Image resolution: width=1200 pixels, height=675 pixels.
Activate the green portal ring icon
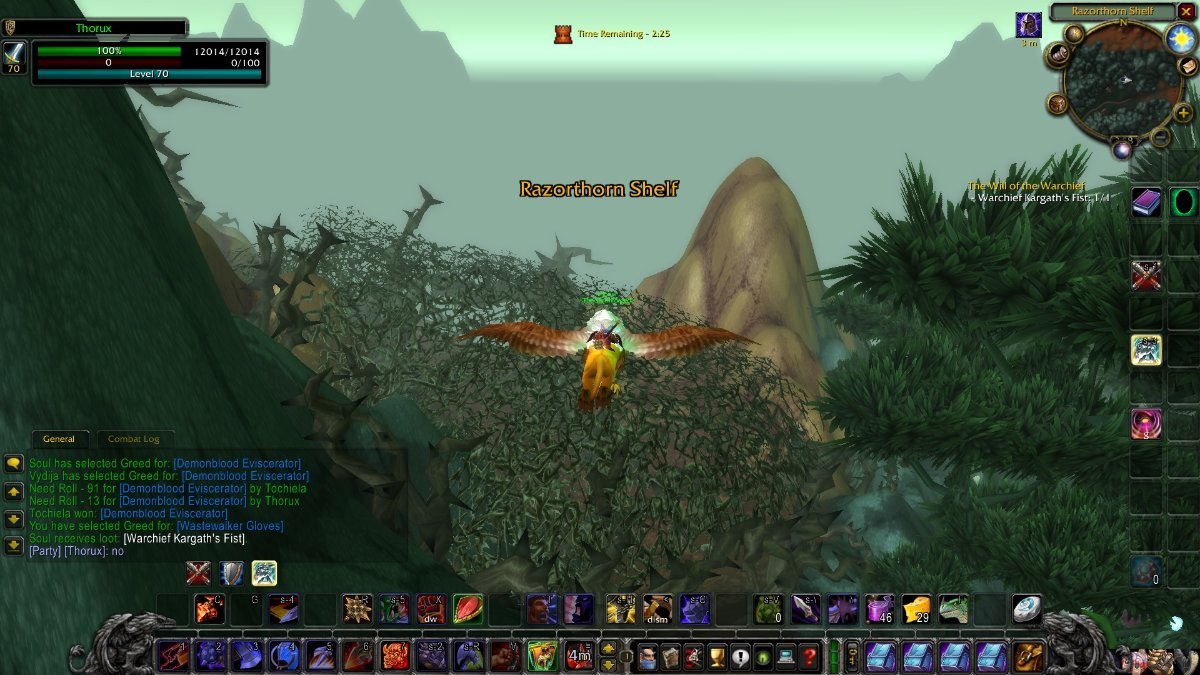tap(1185, 203)
